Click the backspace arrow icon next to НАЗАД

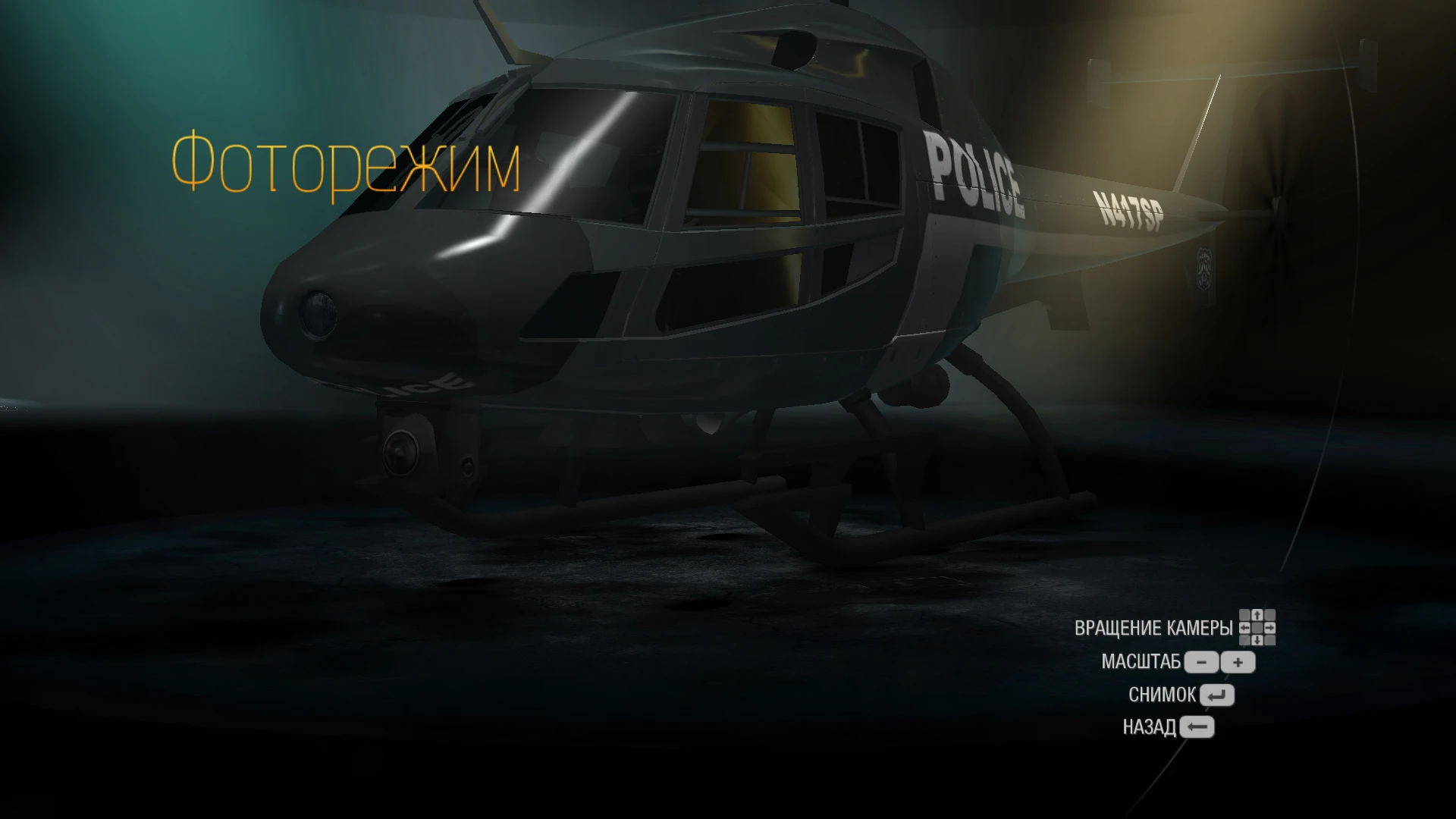coord(1197,726)
